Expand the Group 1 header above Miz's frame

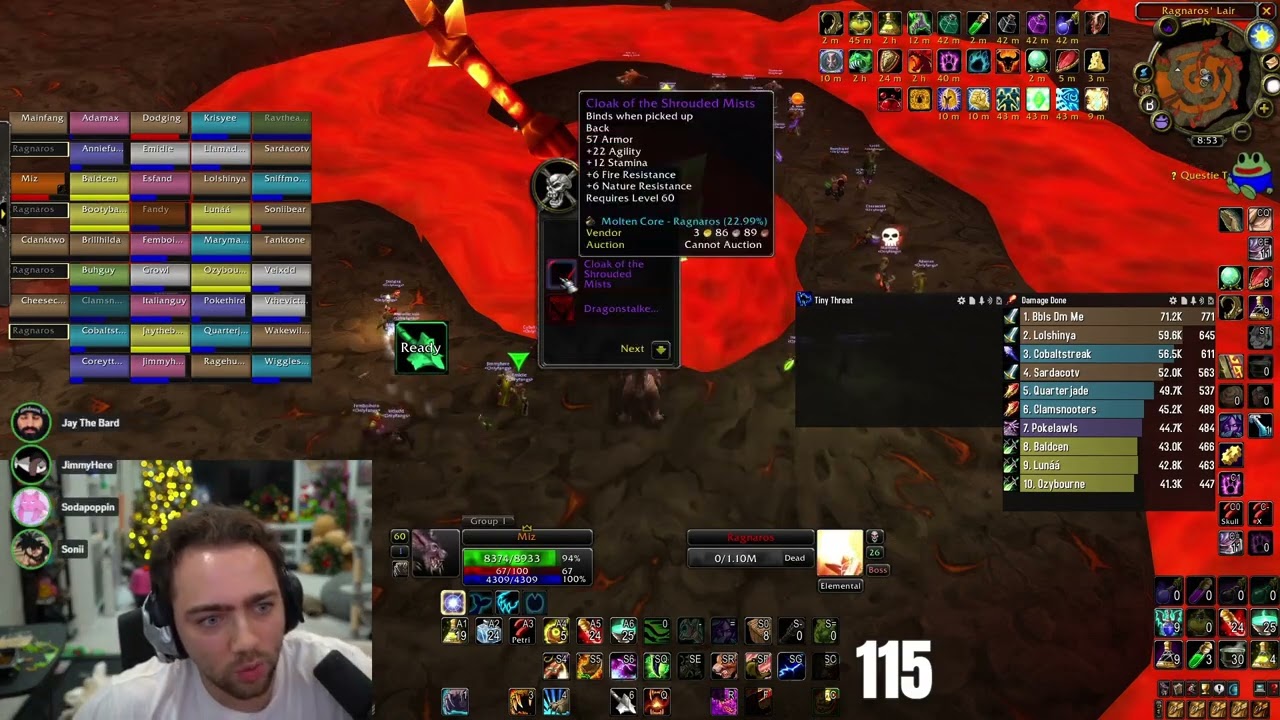click(488, 520)
